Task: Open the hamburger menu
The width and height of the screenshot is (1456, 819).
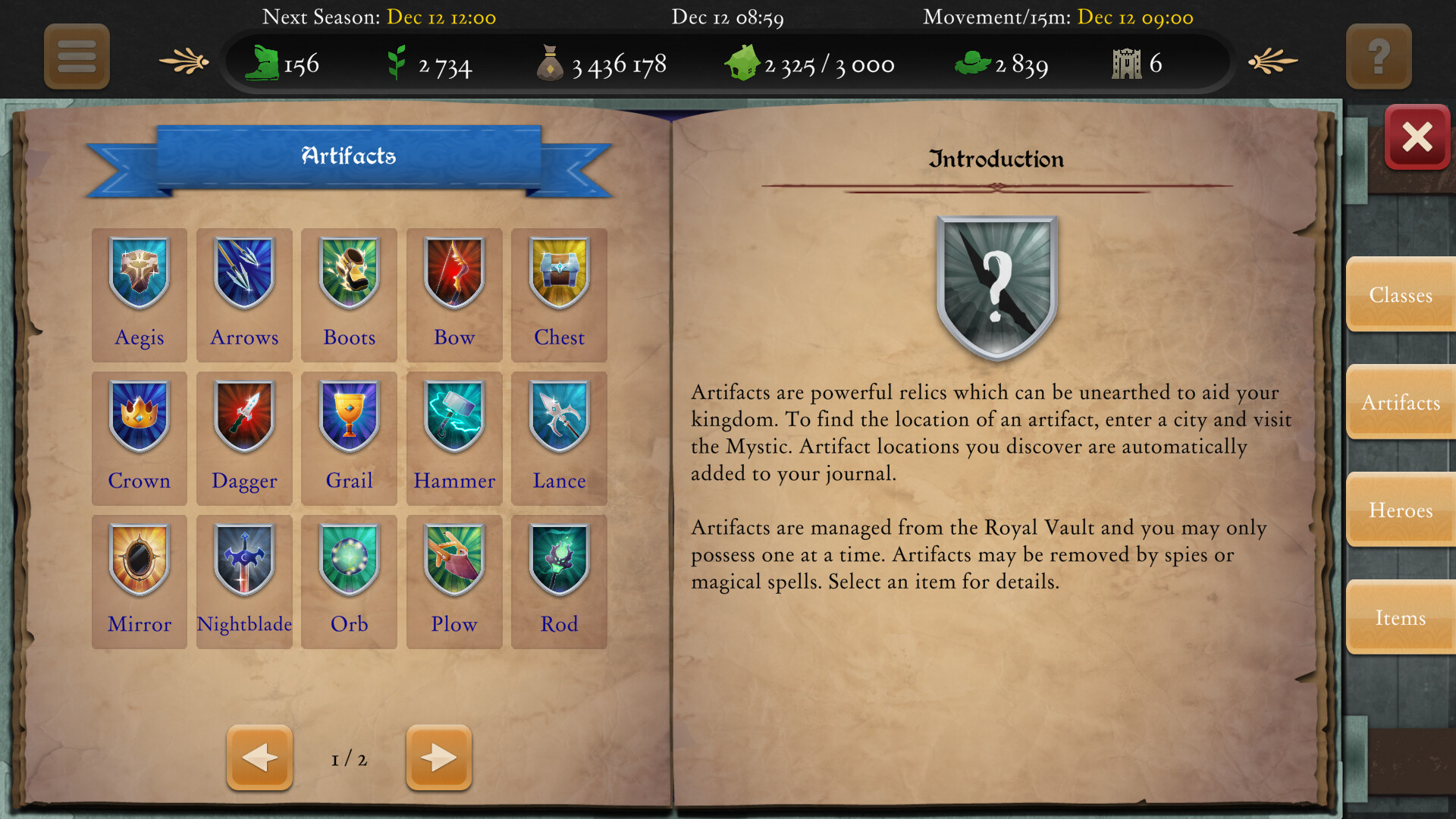Action: coord(76,57)
